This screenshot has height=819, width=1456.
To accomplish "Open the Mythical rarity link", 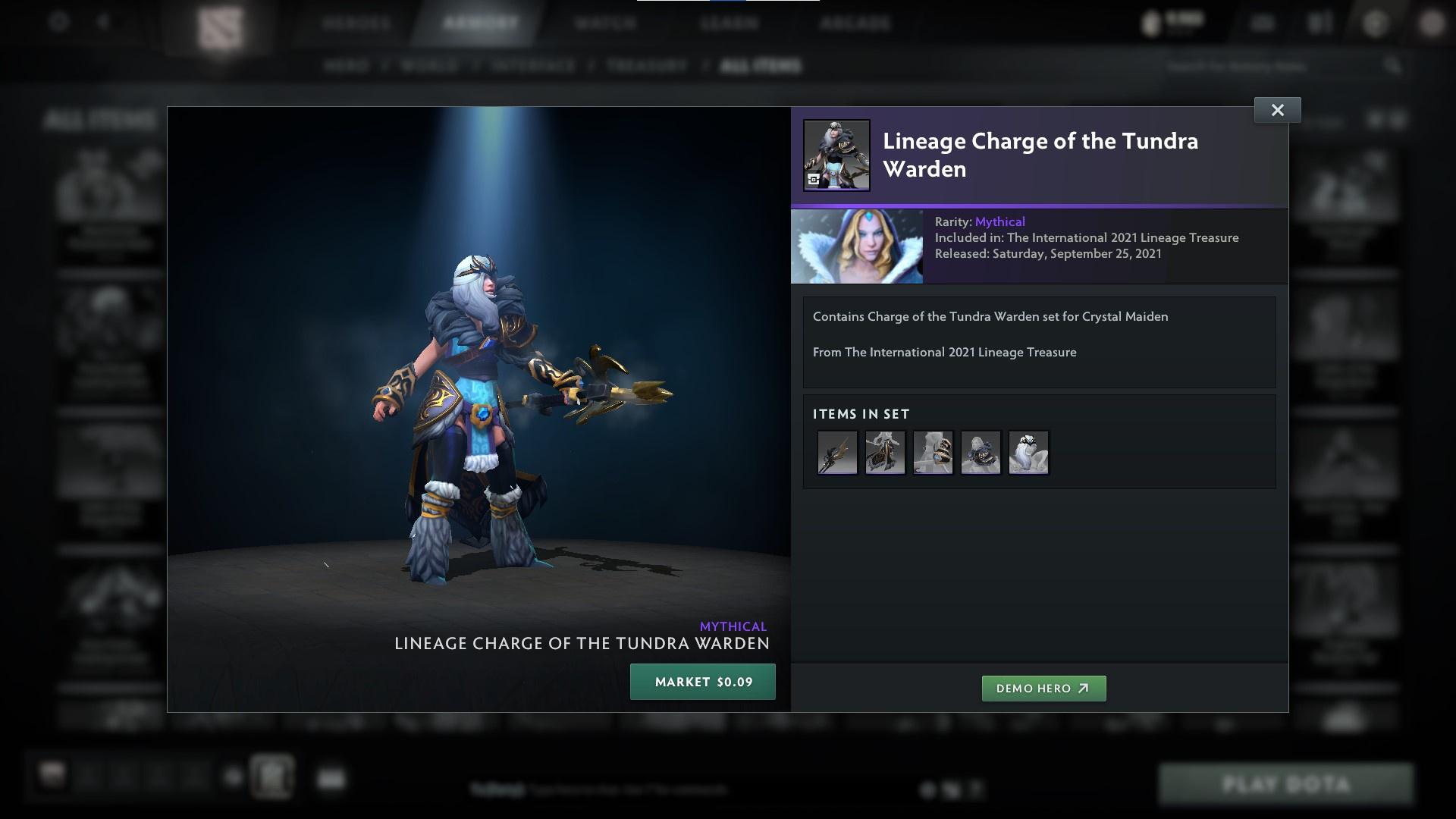I will click(999, 221).
